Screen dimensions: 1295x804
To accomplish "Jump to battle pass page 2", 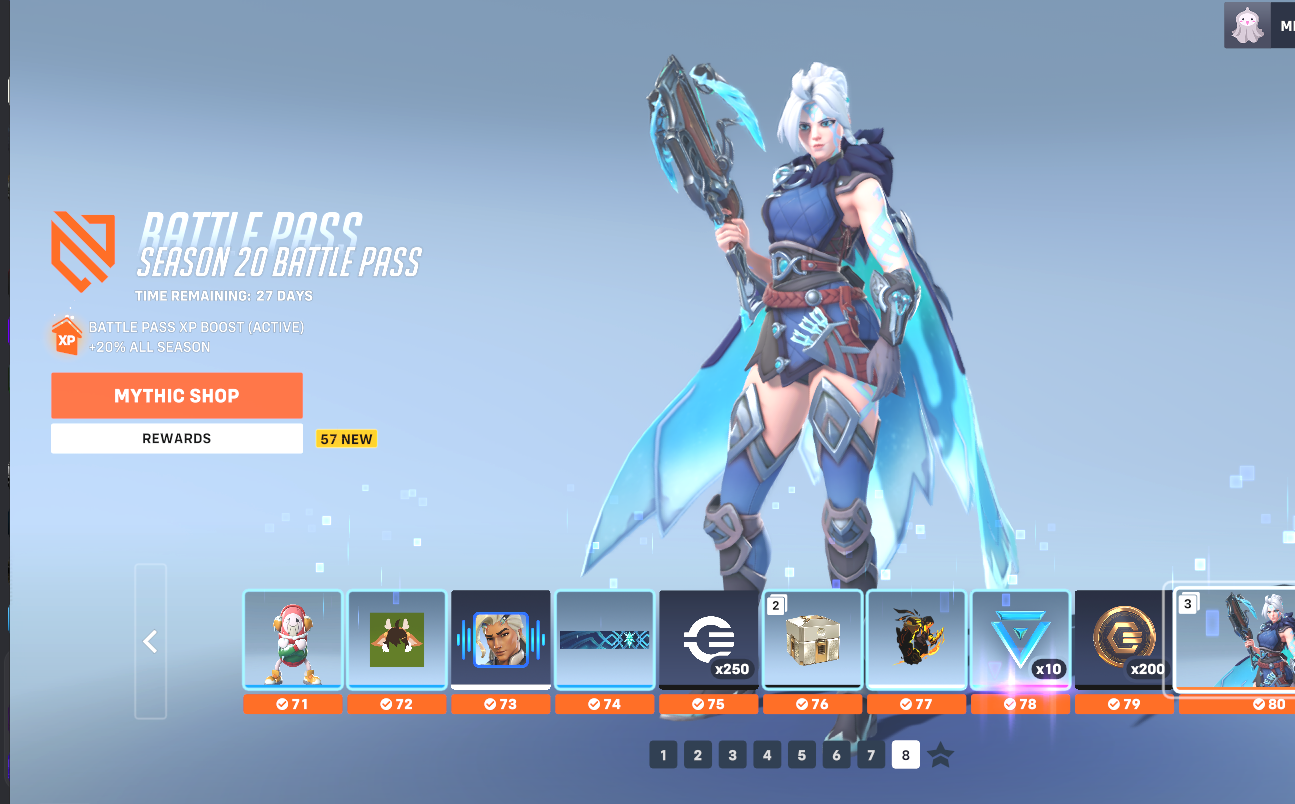I will click(x=698, y=755).
